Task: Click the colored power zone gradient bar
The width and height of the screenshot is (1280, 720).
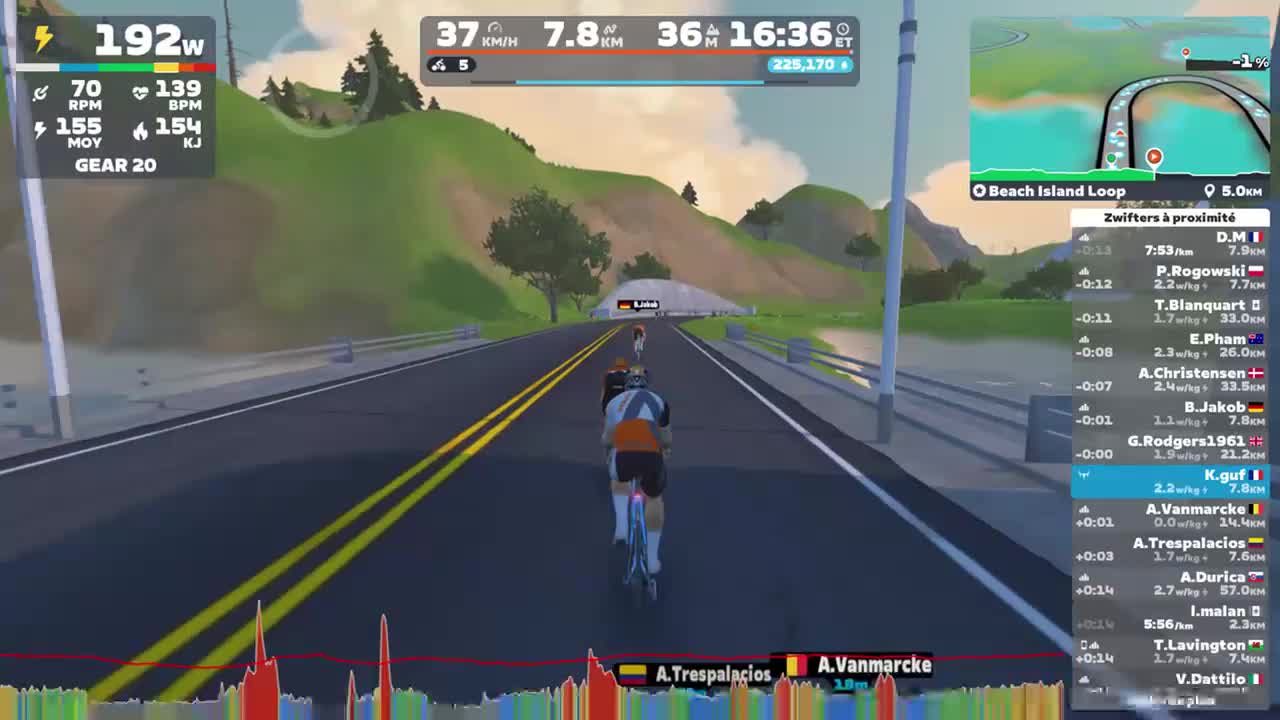Action: (120, 70)
